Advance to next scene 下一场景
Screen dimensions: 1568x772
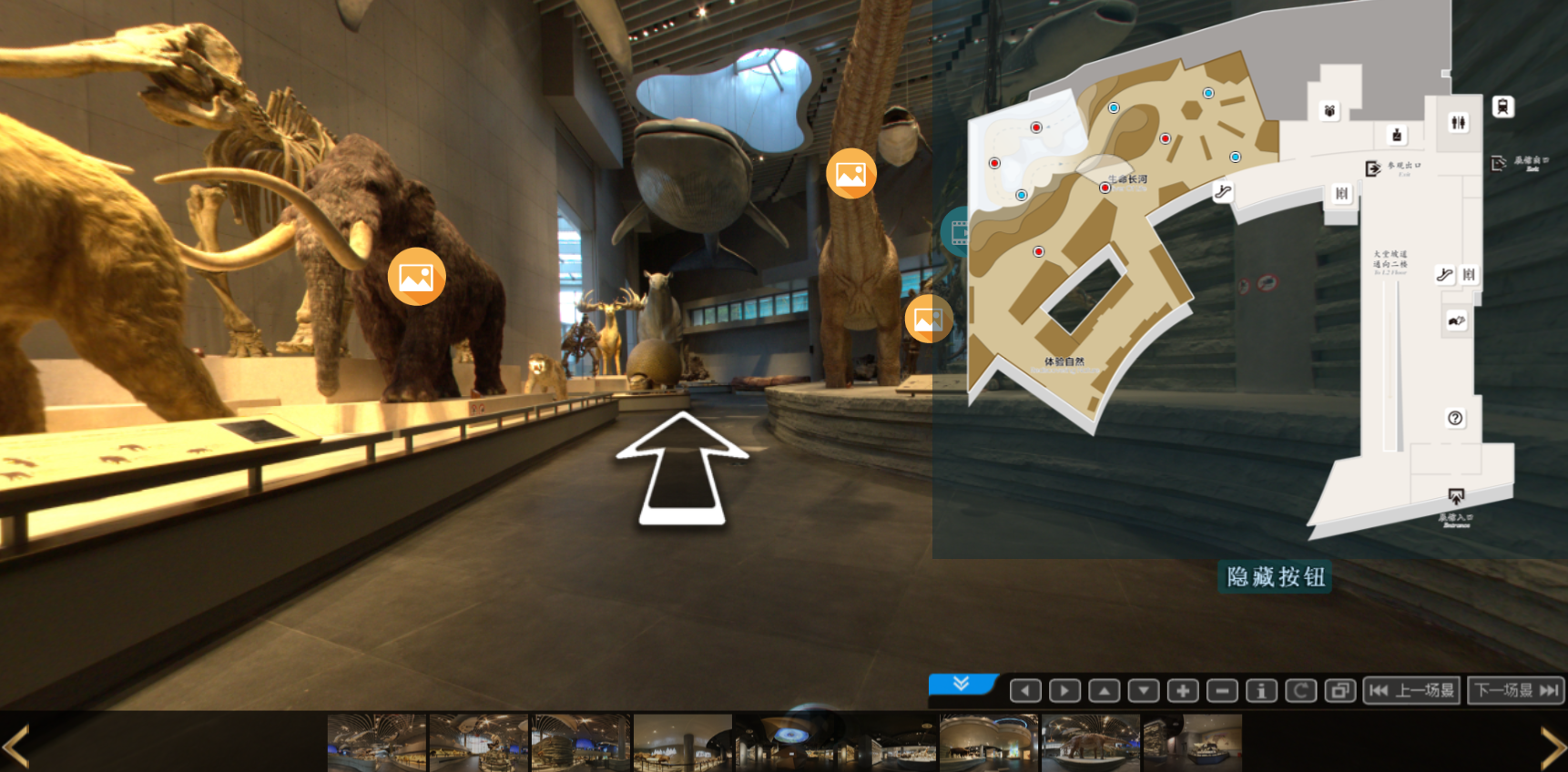pos(1516,691)
